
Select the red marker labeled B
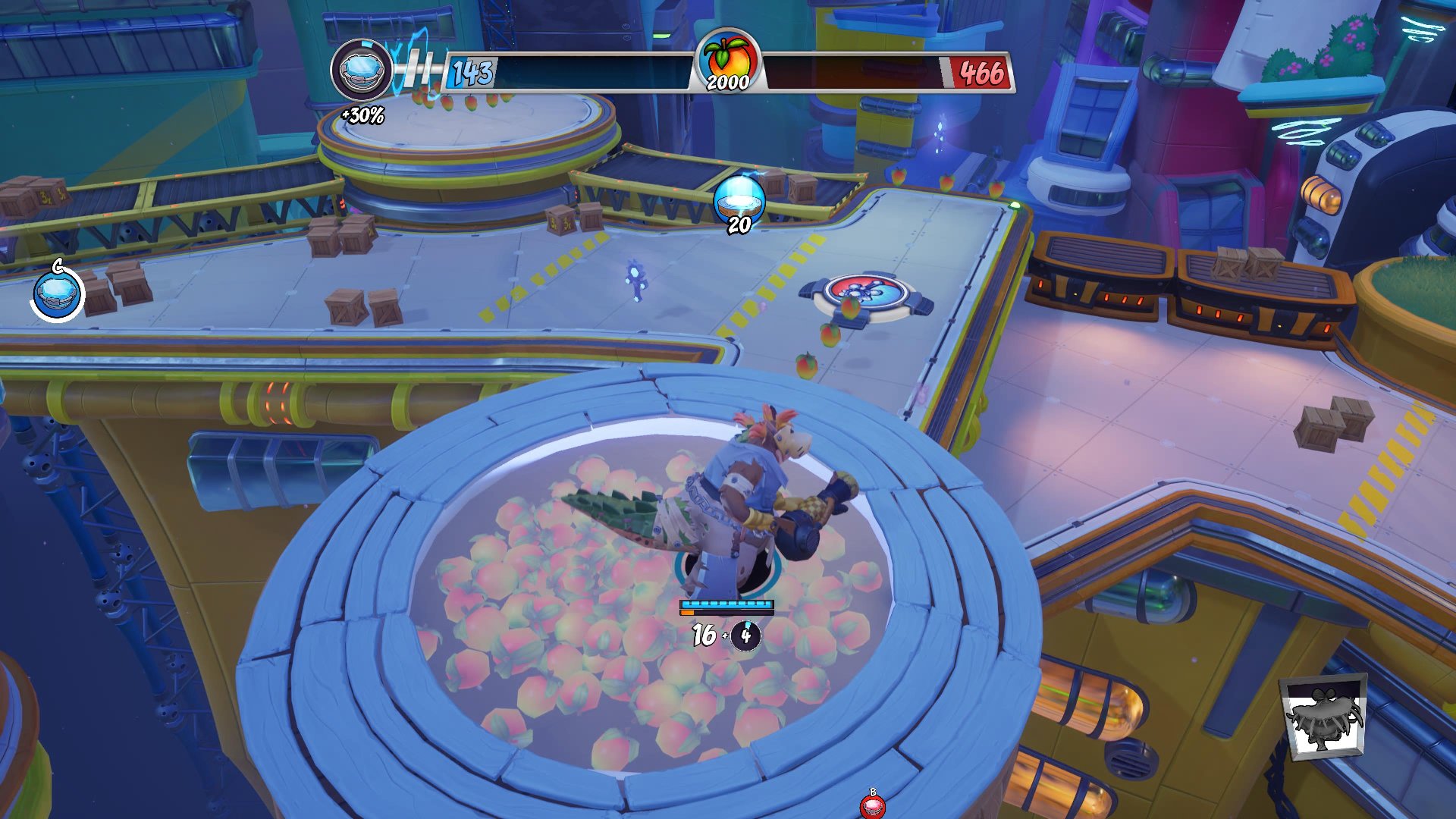pos(872,805)
